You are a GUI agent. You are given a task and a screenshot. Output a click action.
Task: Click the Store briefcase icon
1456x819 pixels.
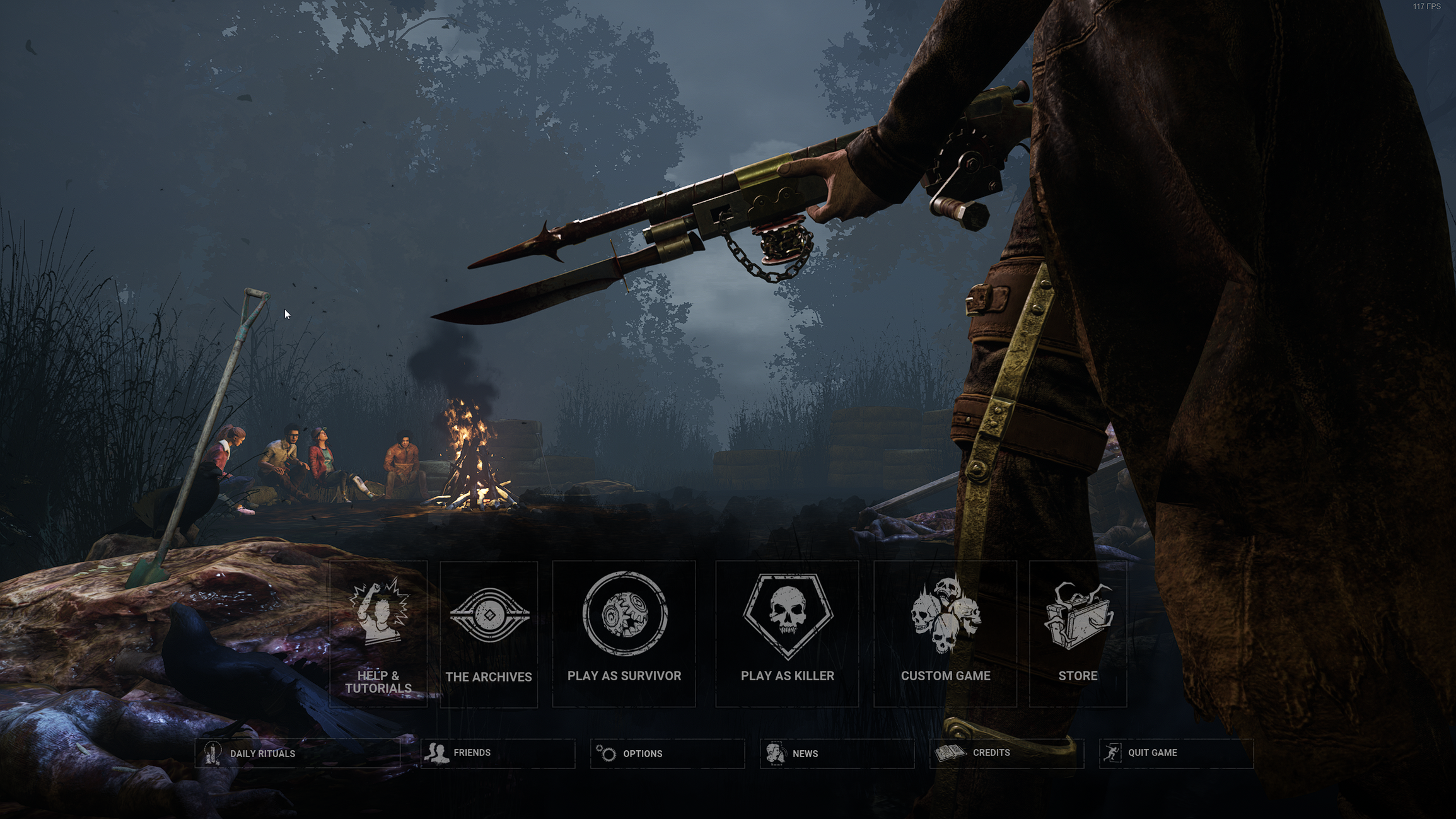click(x=1080, y=616)
